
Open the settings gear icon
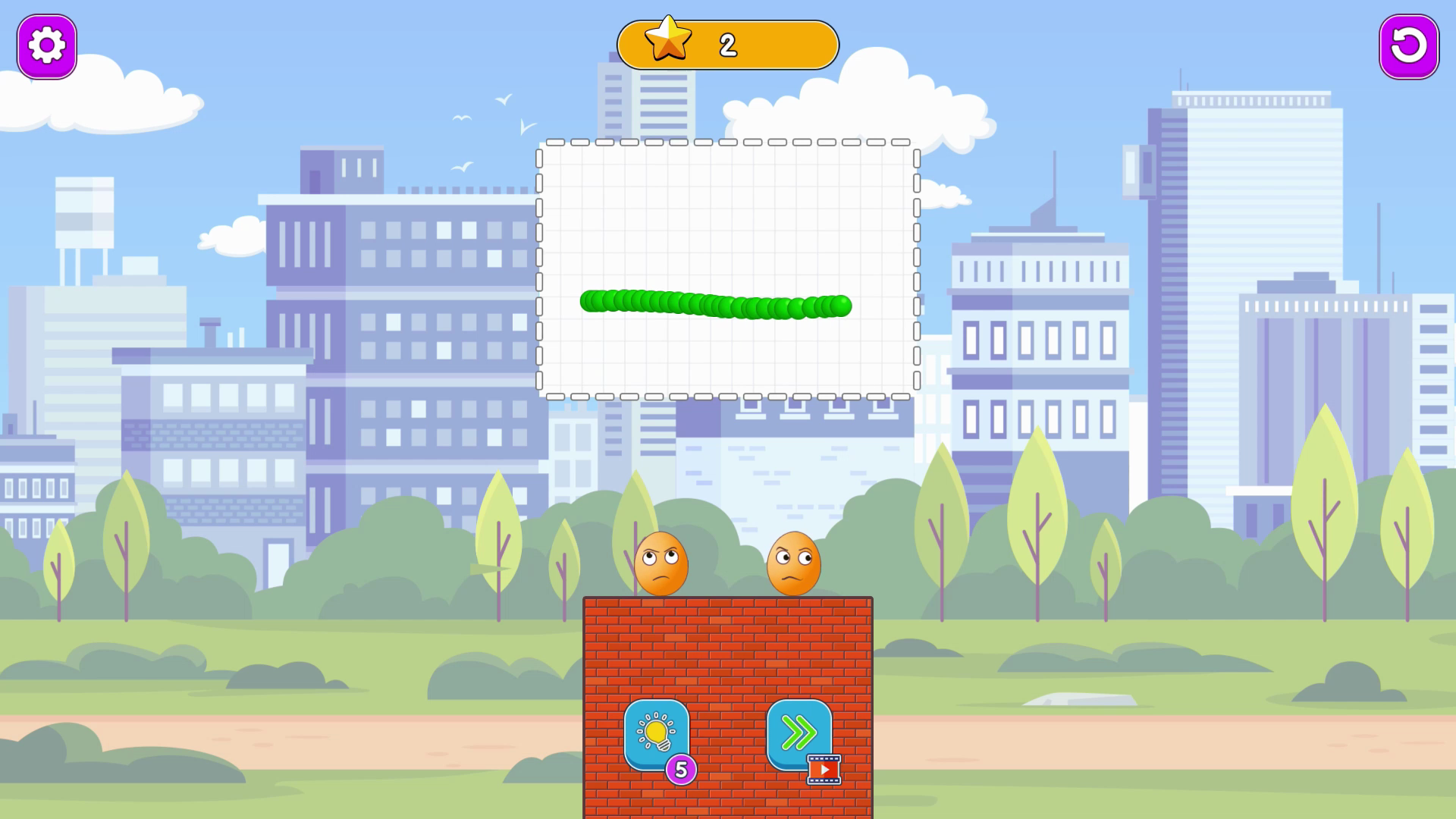click(45, 45)
